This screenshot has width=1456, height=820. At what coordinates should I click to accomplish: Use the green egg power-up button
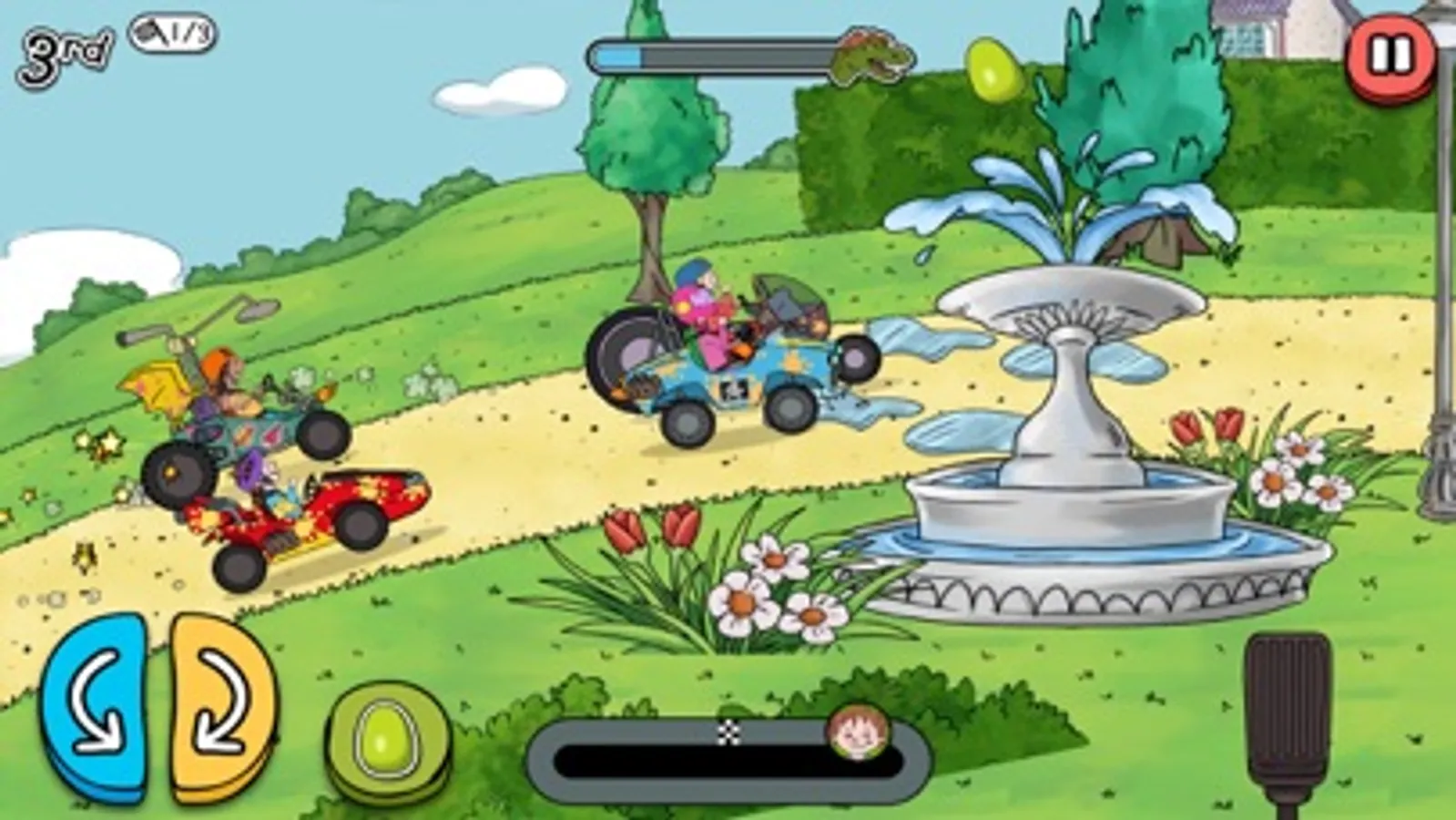tap(390, 739)
